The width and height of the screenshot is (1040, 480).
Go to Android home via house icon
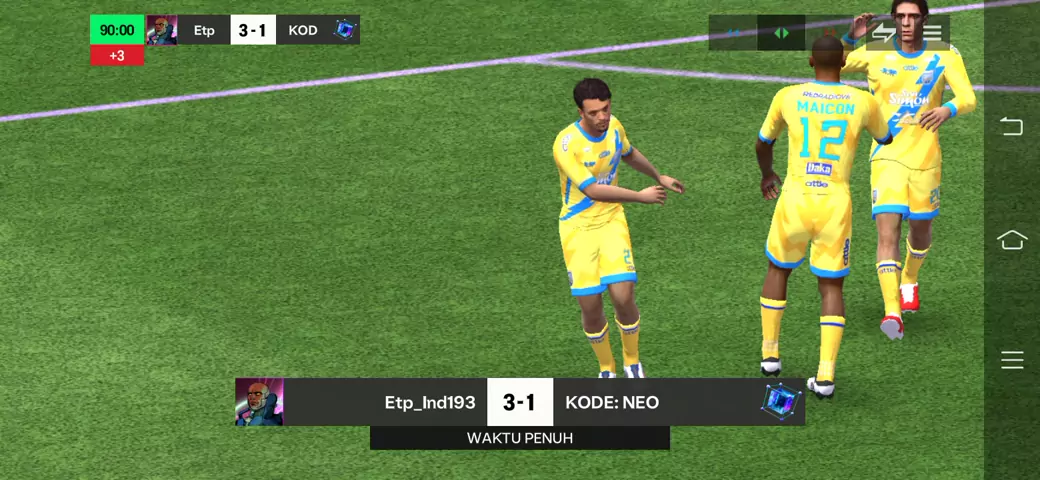coord(1012,240)
